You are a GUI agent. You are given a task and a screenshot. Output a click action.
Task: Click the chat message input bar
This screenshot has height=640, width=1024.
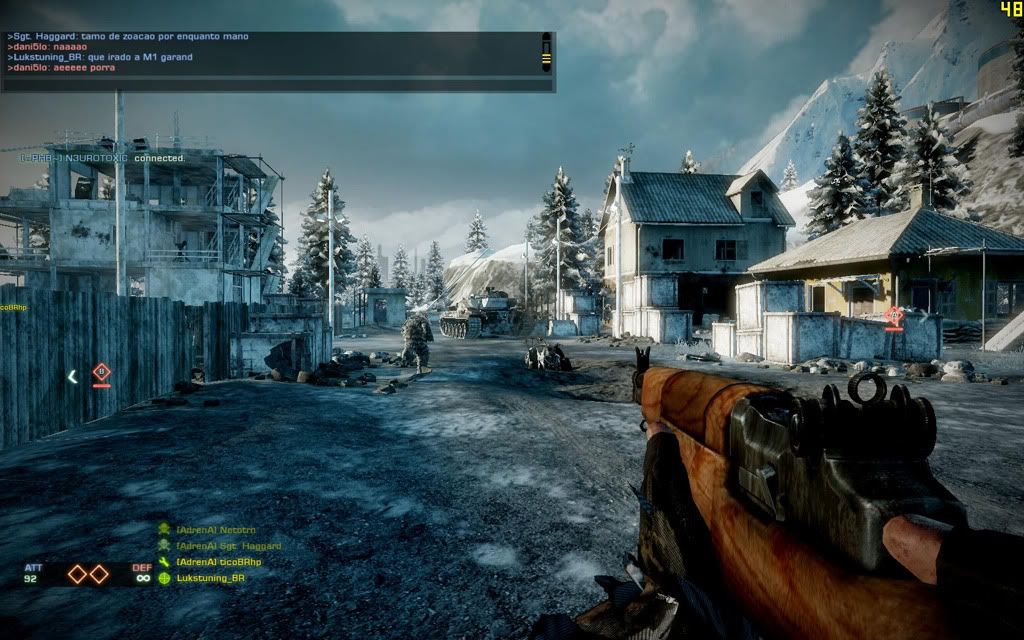[277, 85]
